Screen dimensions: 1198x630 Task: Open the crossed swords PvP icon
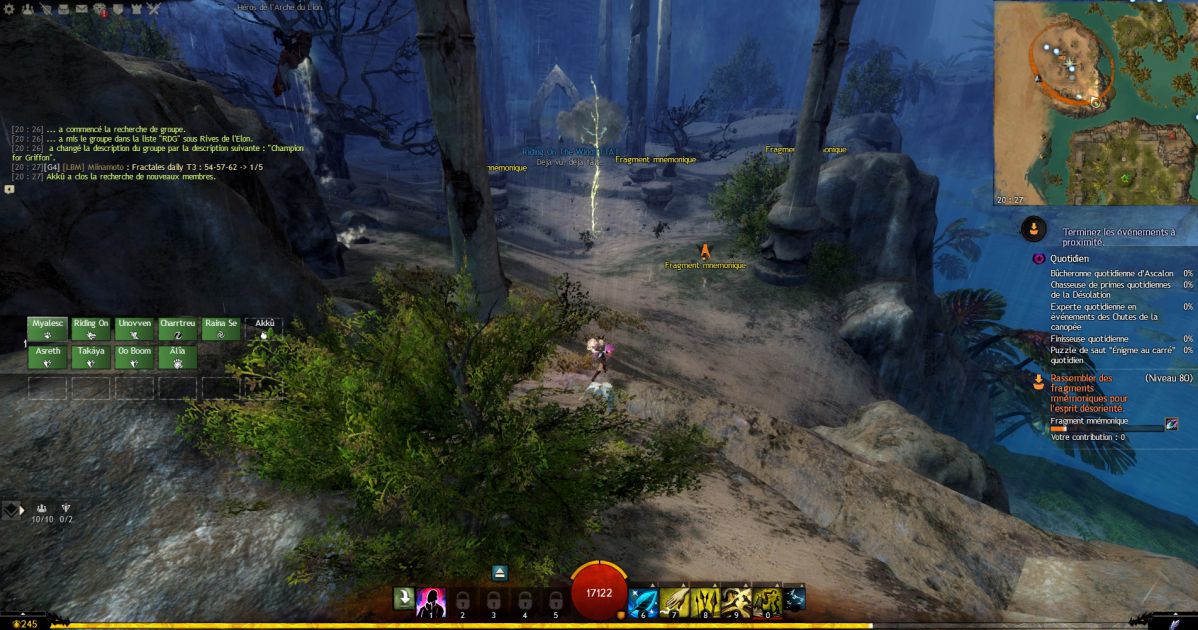pyautogui.click(x=154, y=9)
